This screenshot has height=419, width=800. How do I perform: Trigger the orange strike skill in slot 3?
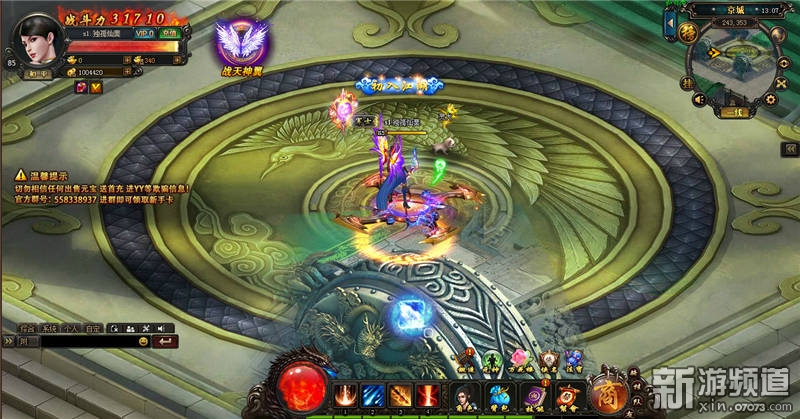[x=400, y=395]
